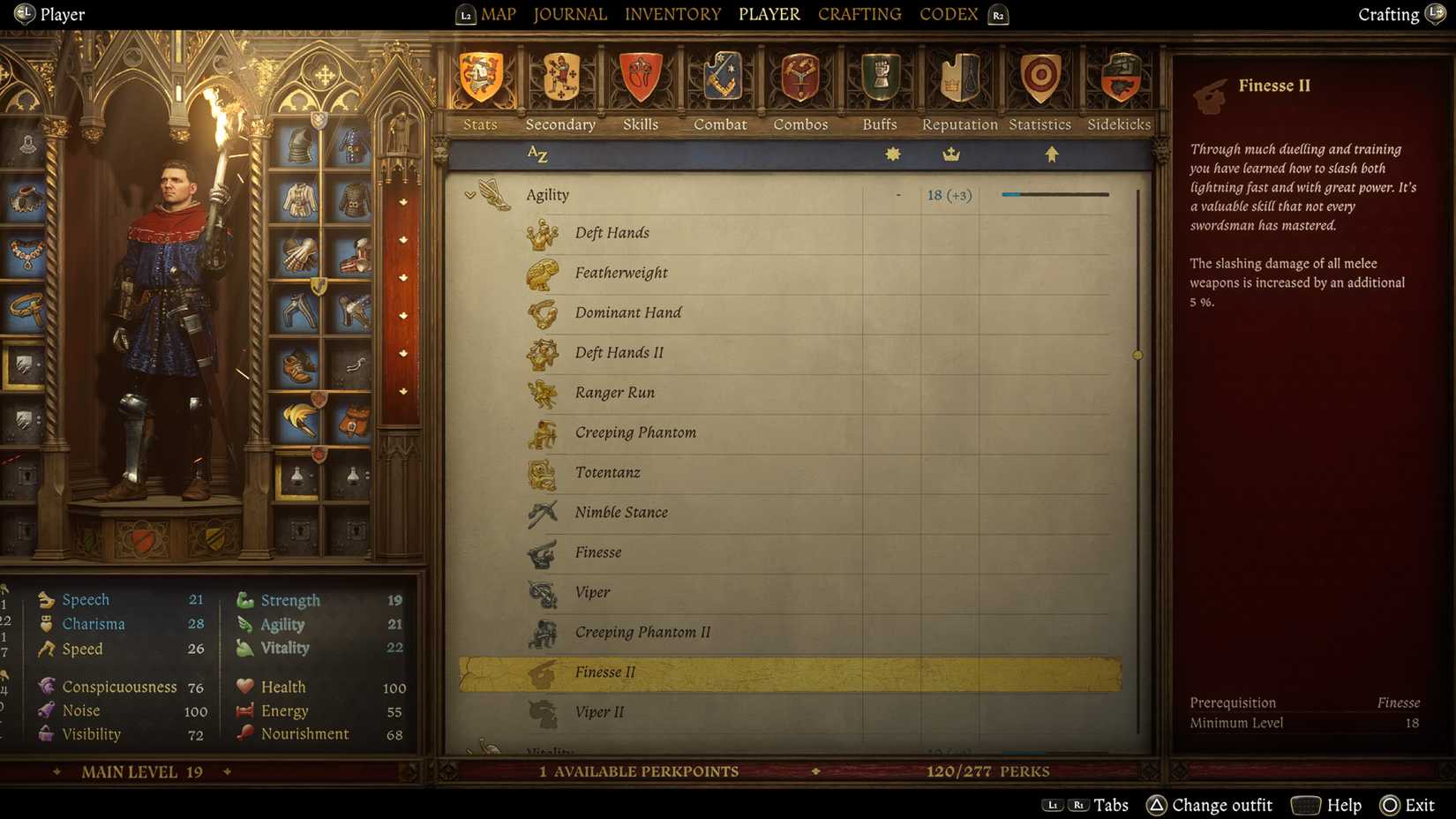Click the Viper perk icon
Screen dimensions: 1456x819
(x=542, y=592)
